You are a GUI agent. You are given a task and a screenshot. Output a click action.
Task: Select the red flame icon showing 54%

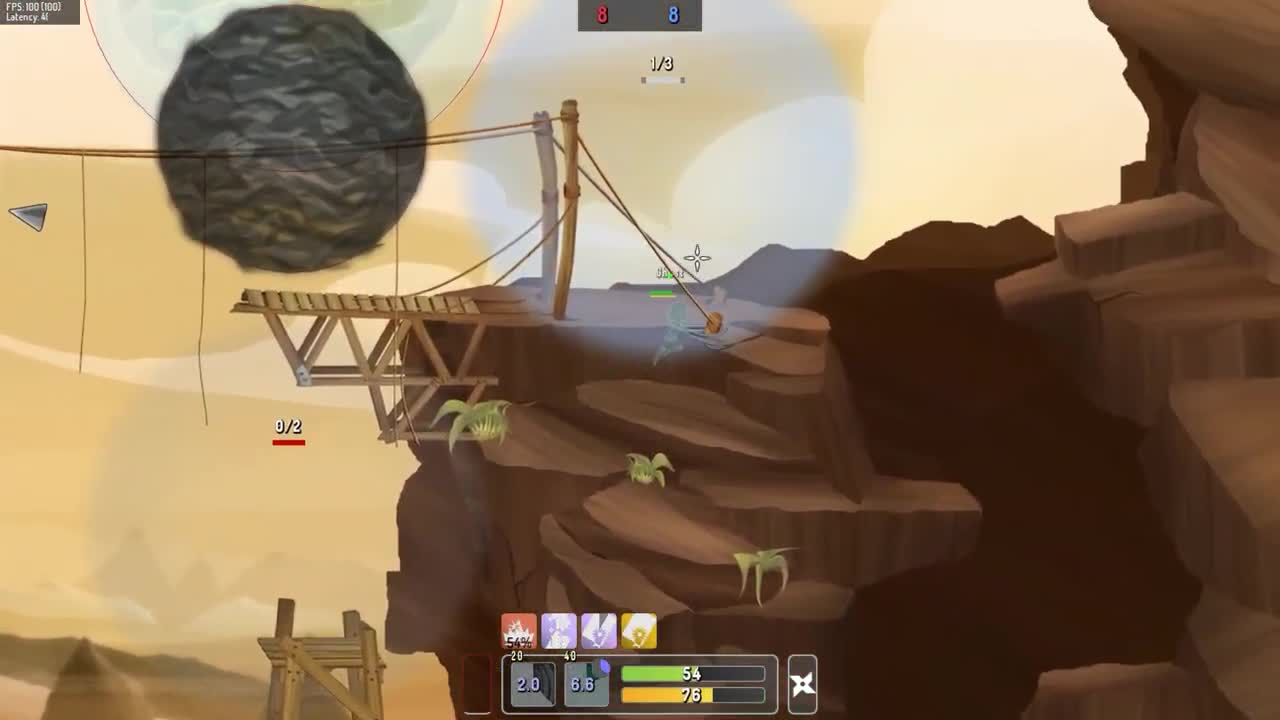[519, 632]
